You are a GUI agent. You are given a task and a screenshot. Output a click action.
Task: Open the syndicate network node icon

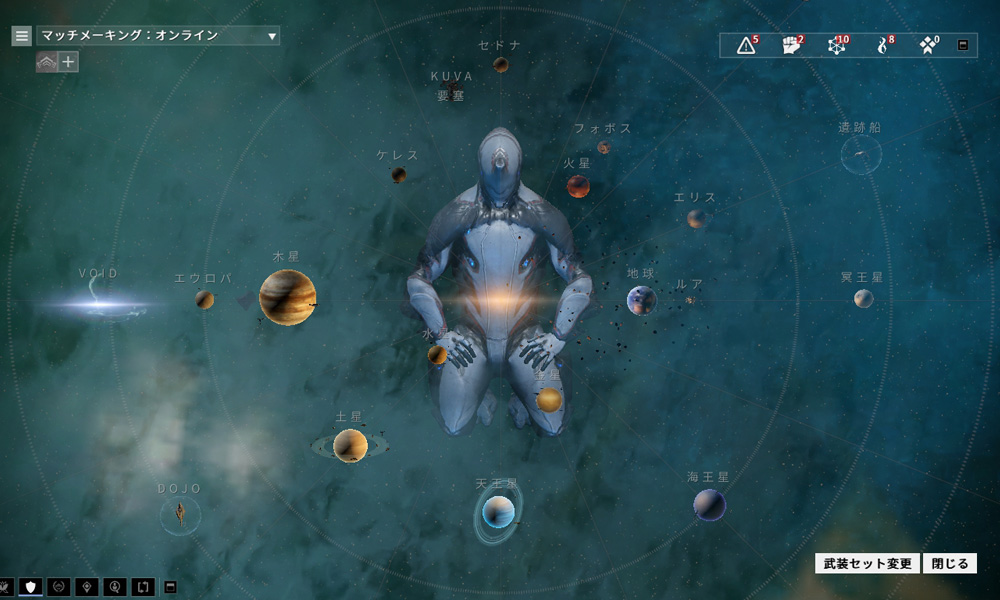(837, 45)
